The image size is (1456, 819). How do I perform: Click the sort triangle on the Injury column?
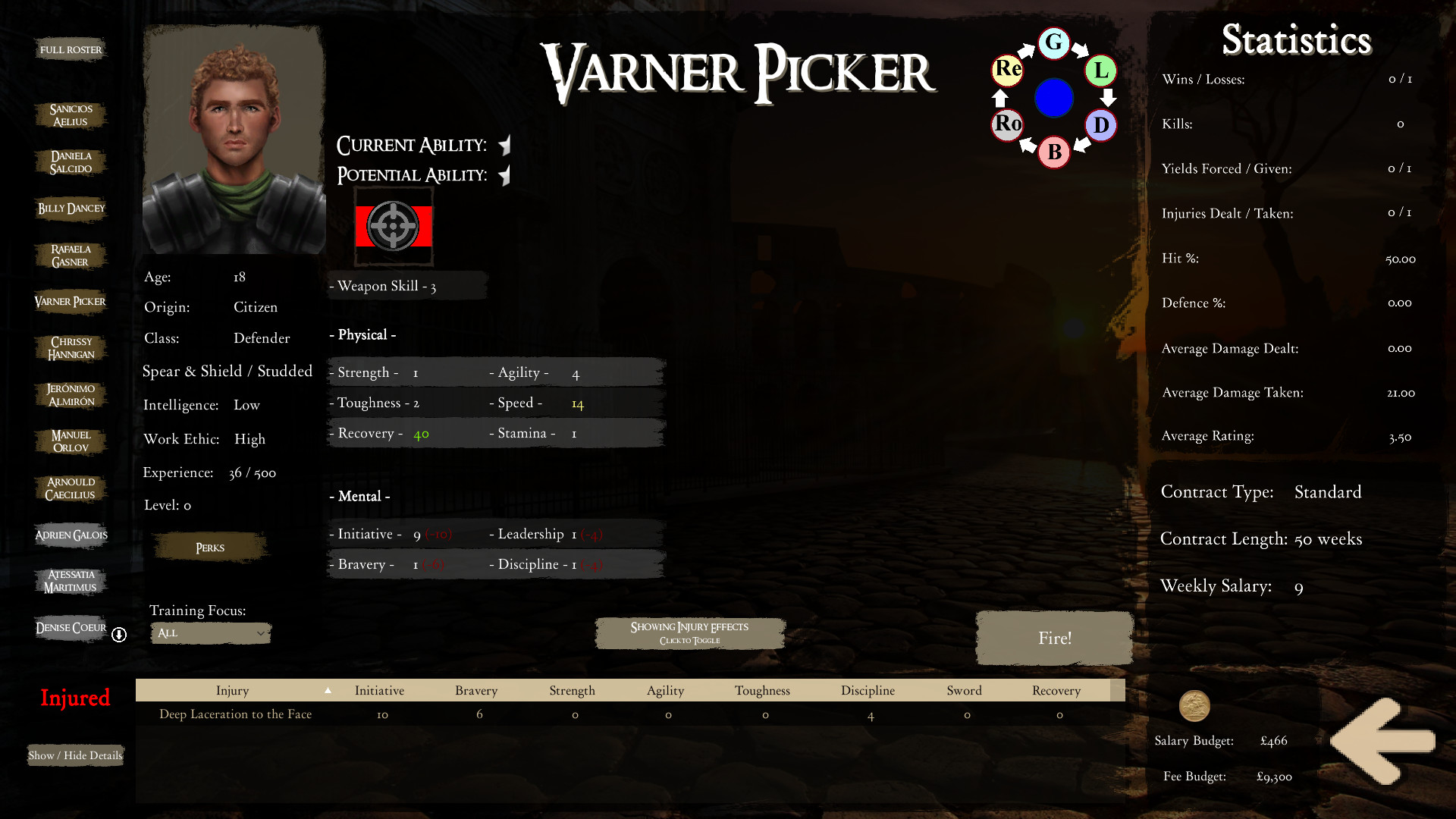point(328,691)
